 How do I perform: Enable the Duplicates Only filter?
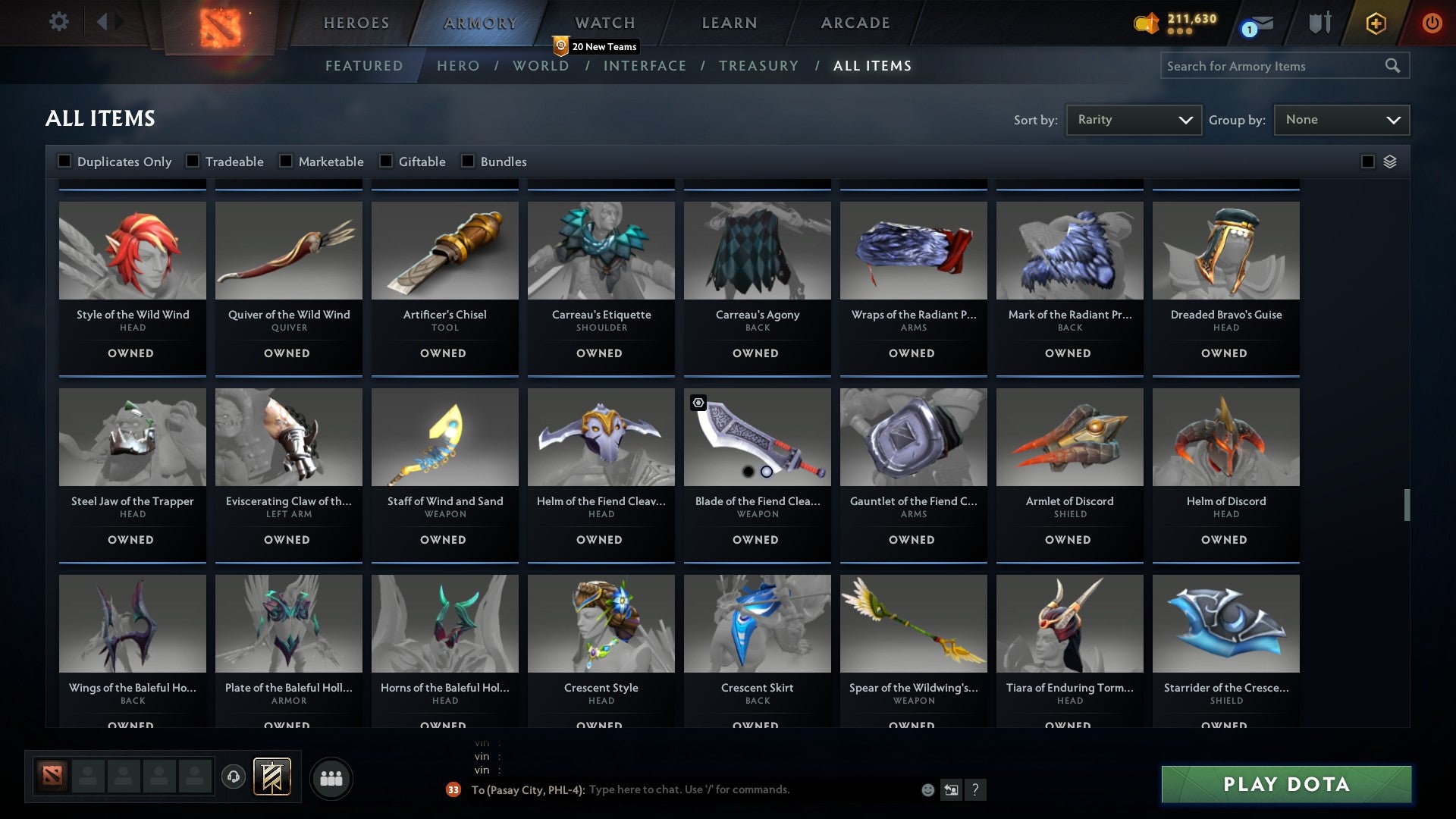(x=64, y=162)
